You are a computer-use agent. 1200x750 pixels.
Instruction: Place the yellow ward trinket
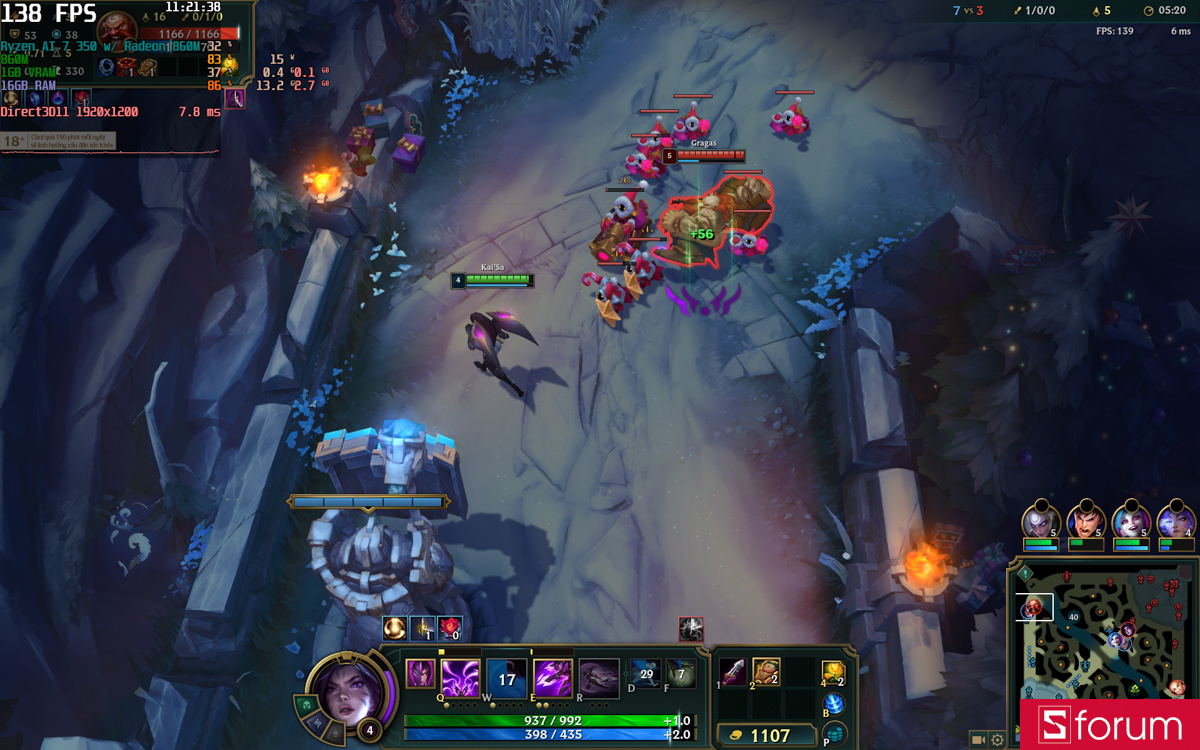[x=832, y=673]
